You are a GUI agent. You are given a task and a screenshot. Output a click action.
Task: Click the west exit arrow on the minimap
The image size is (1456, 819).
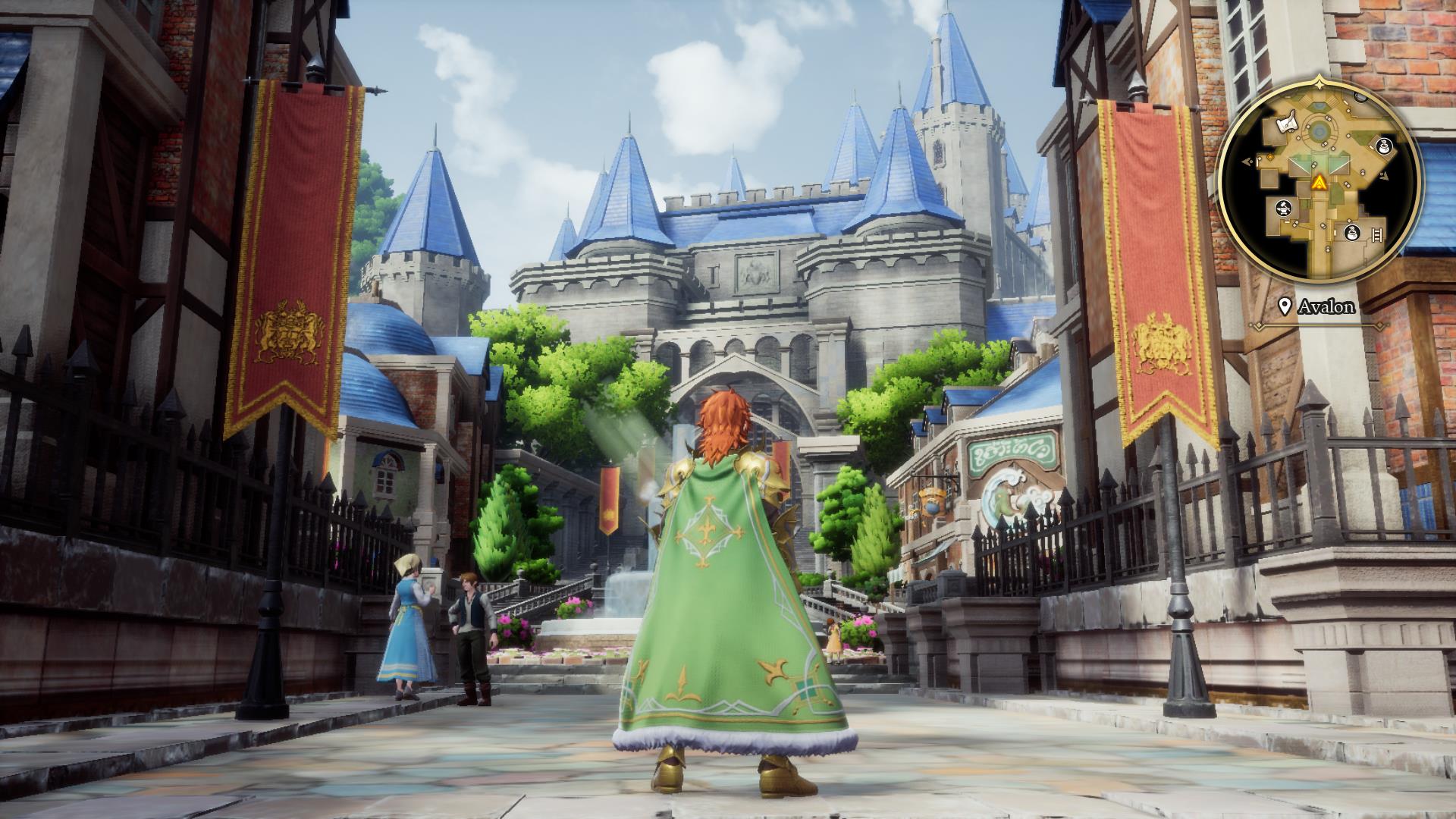coord(1246,162)
